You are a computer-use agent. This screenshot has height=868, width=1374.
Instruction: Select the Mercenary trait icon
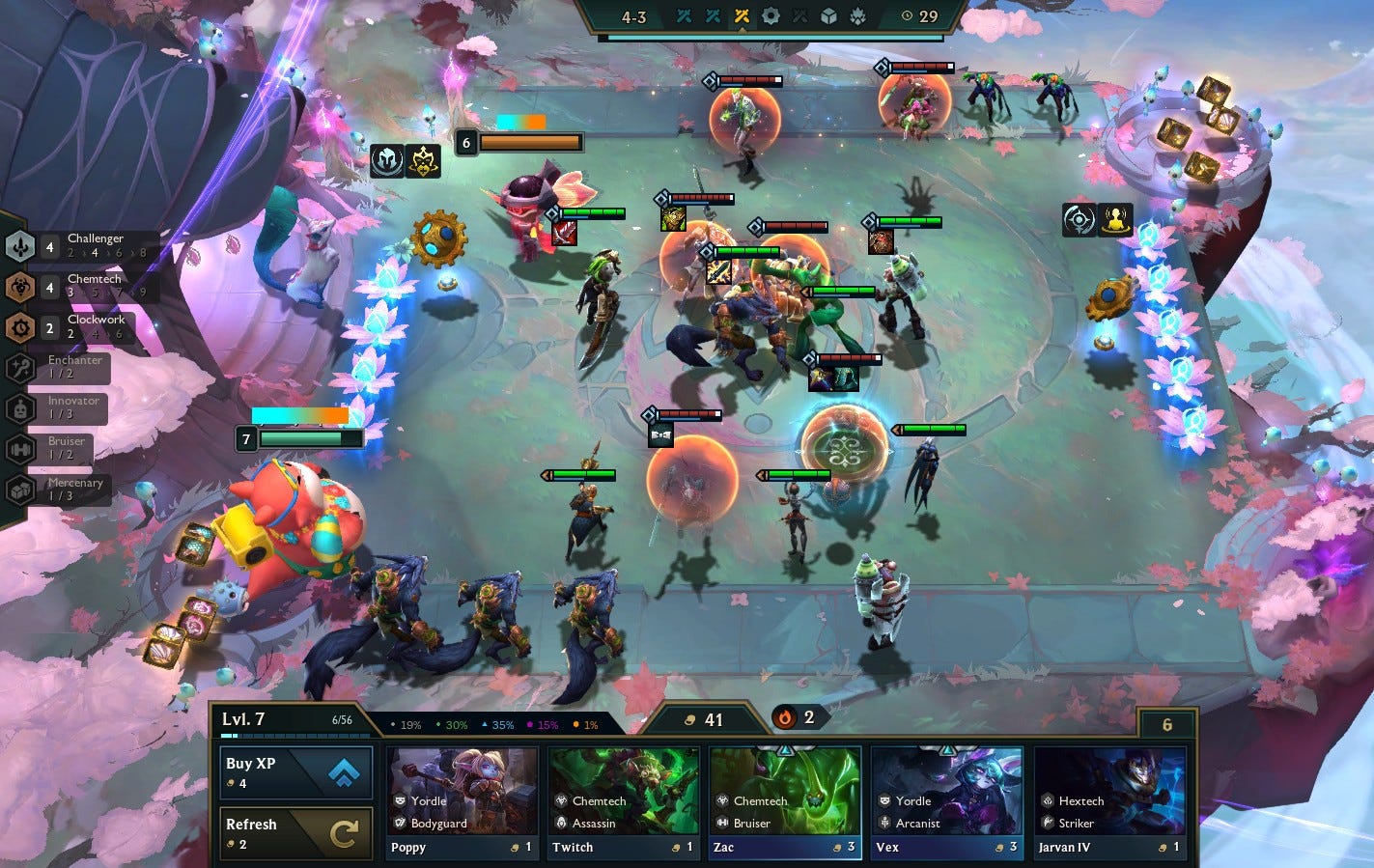19,489
